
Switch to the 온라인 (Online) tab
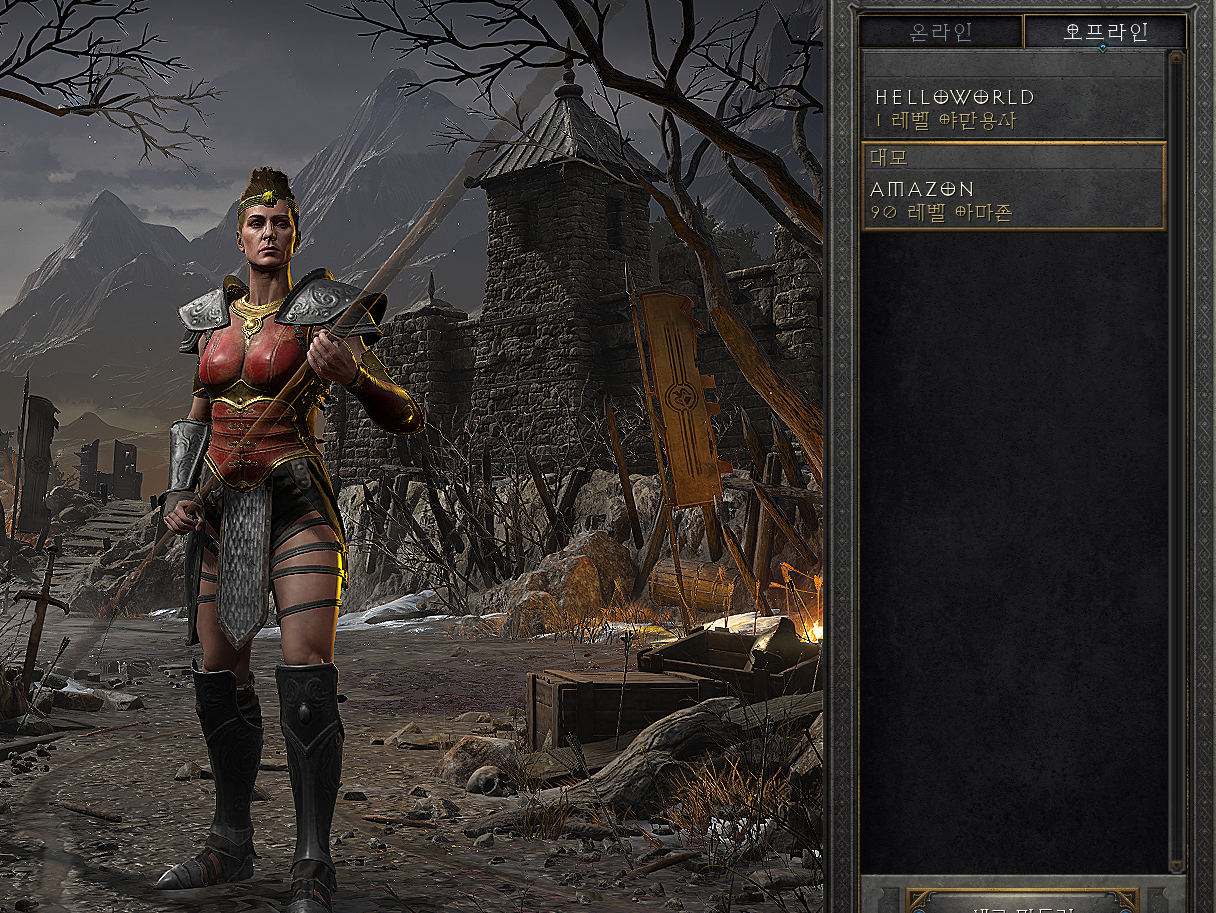pyautogui.click(x=940, y=32)
